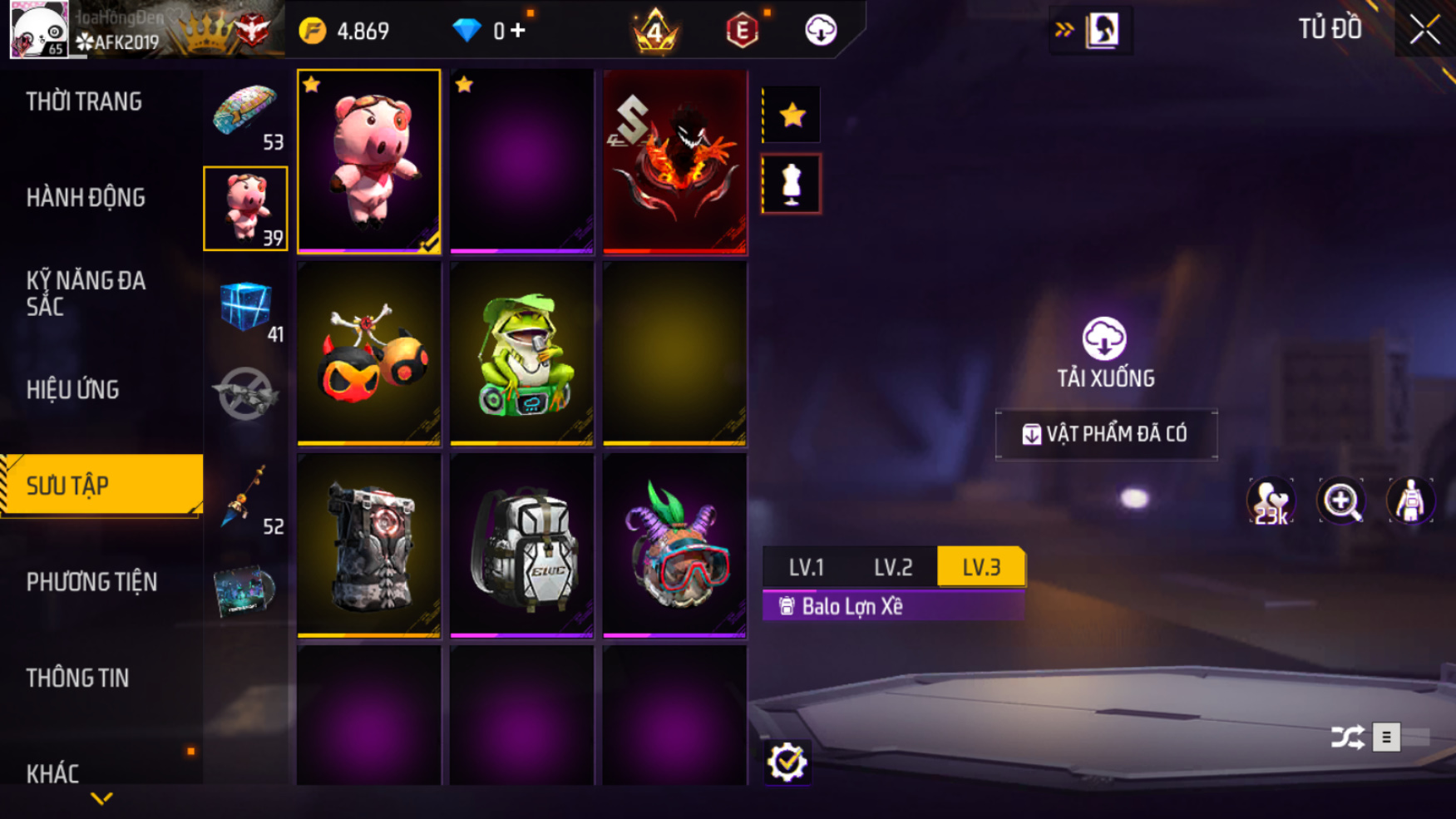Select the LV.2 level tab
This screenshot has width=1456, height=819.
(x=893, y=567)
